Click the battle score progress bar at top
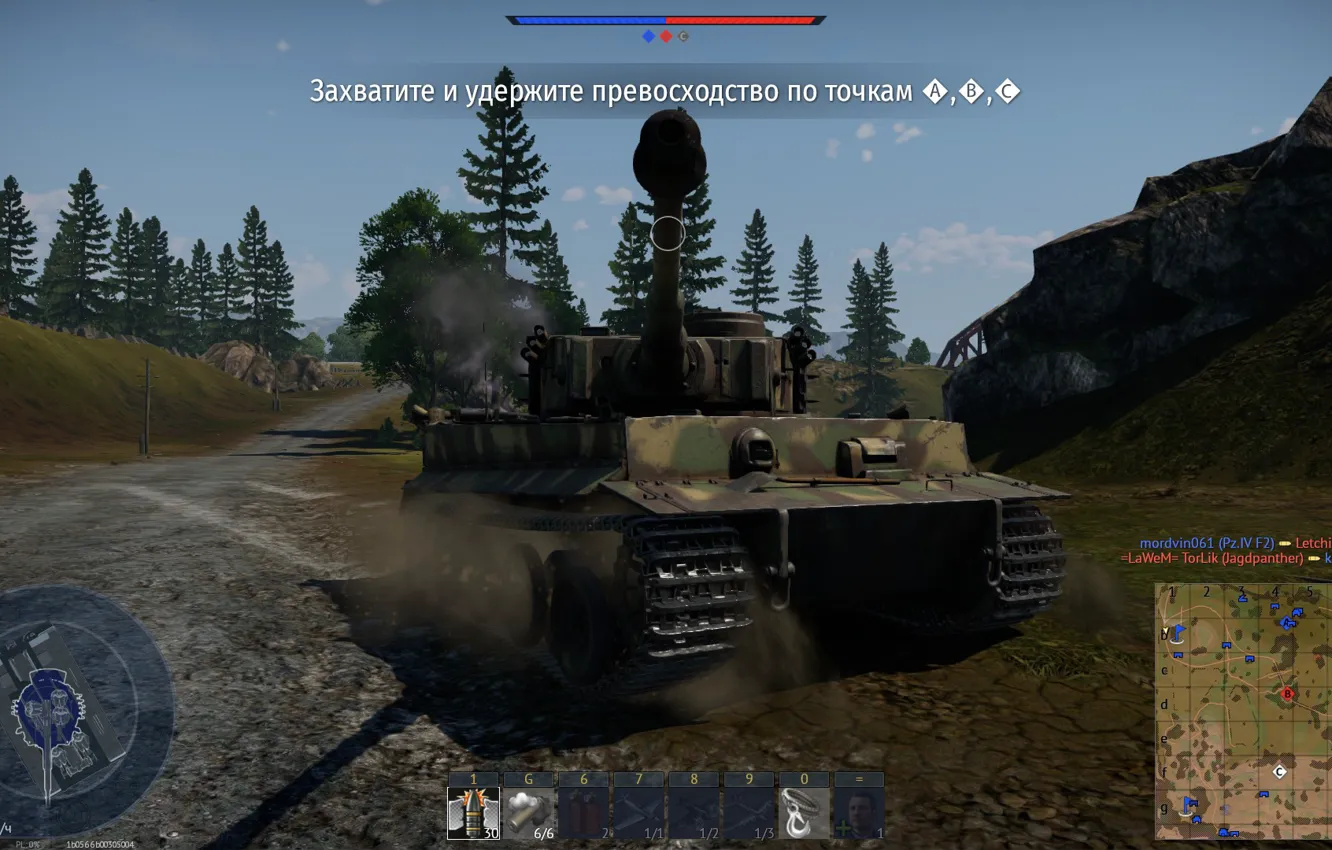The height and width of the screenshot is (850, 1332). click(665, 18)
